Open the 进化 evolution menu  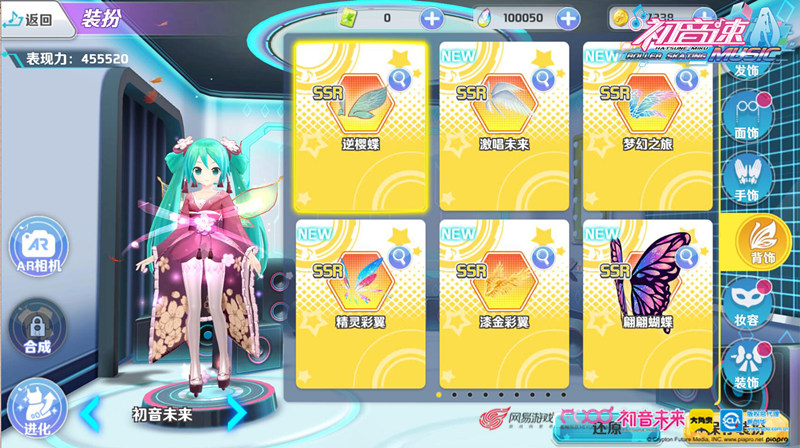tap(37, 408)
